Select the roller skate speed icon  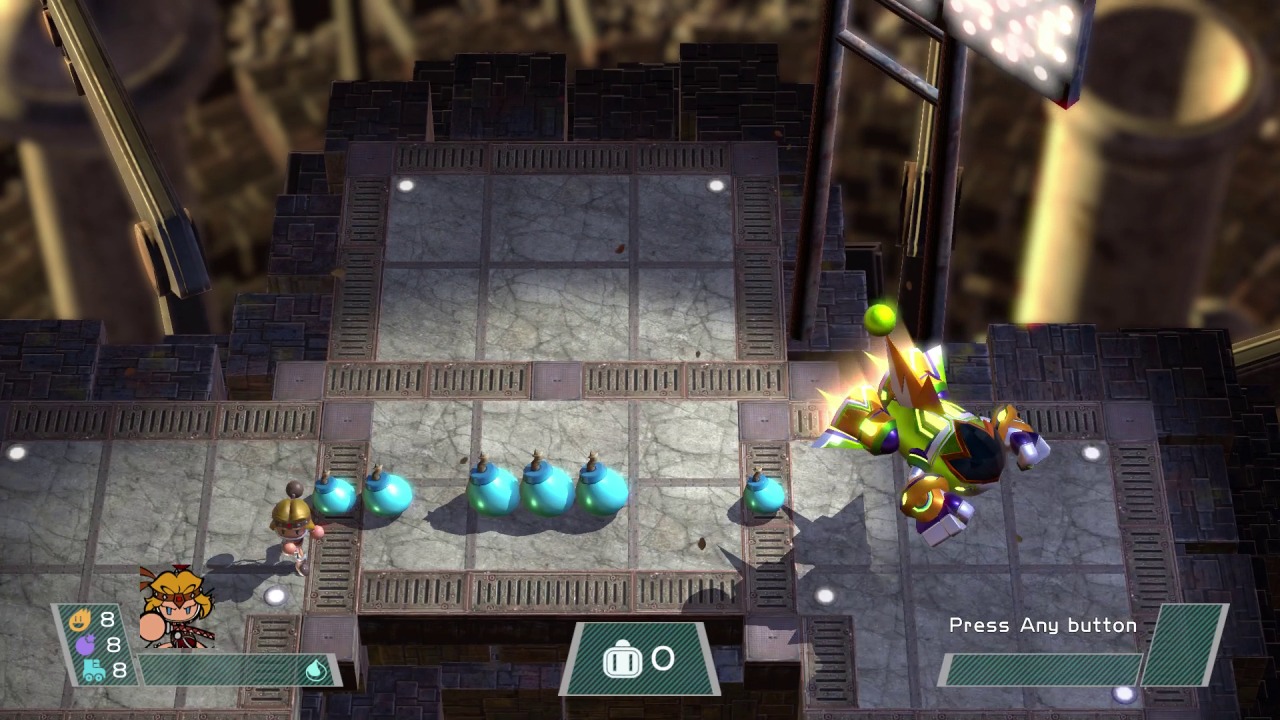pos(92,670)
